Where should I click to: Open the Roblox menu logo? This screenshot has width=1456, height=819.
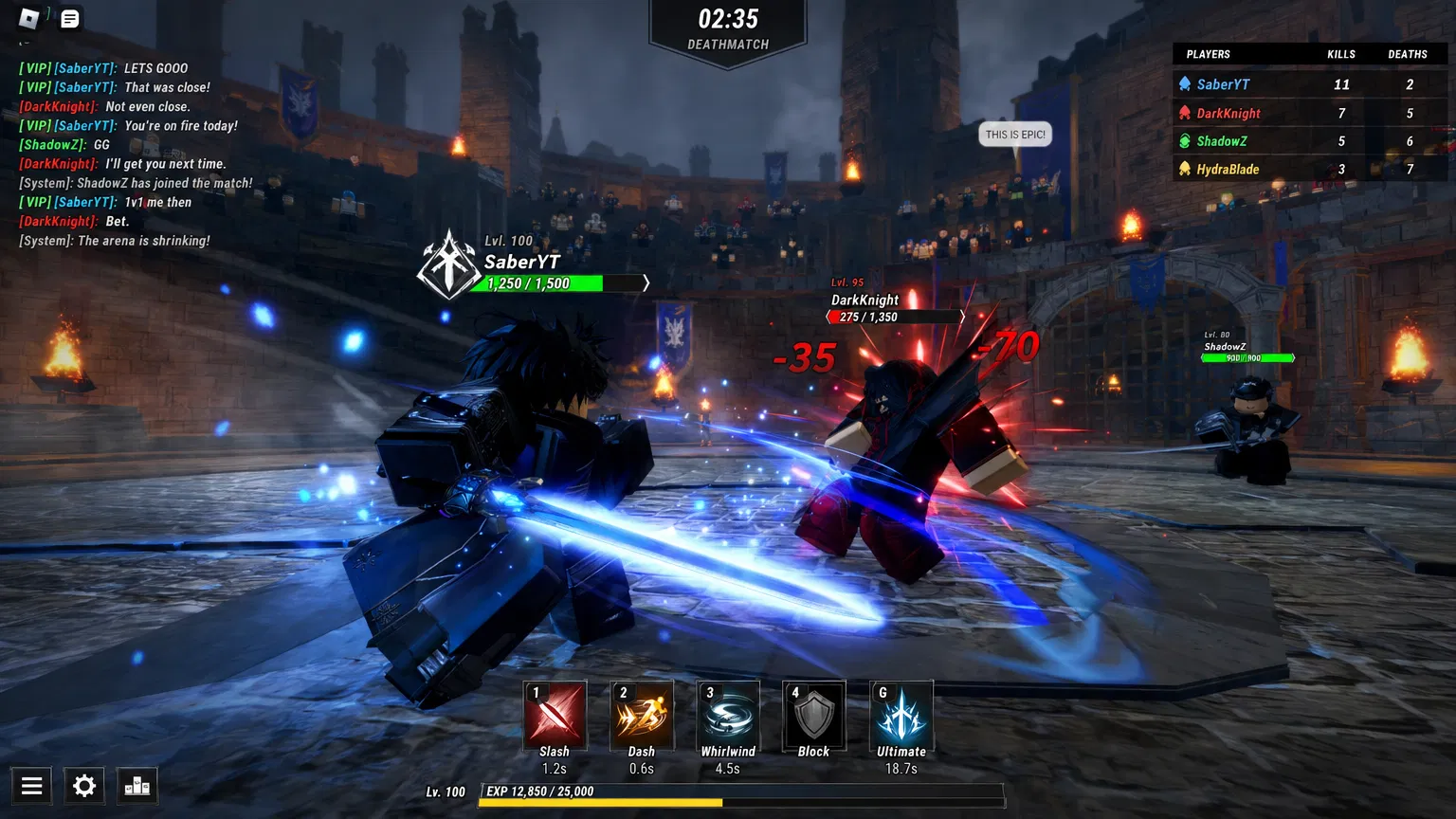coord(27,18)
